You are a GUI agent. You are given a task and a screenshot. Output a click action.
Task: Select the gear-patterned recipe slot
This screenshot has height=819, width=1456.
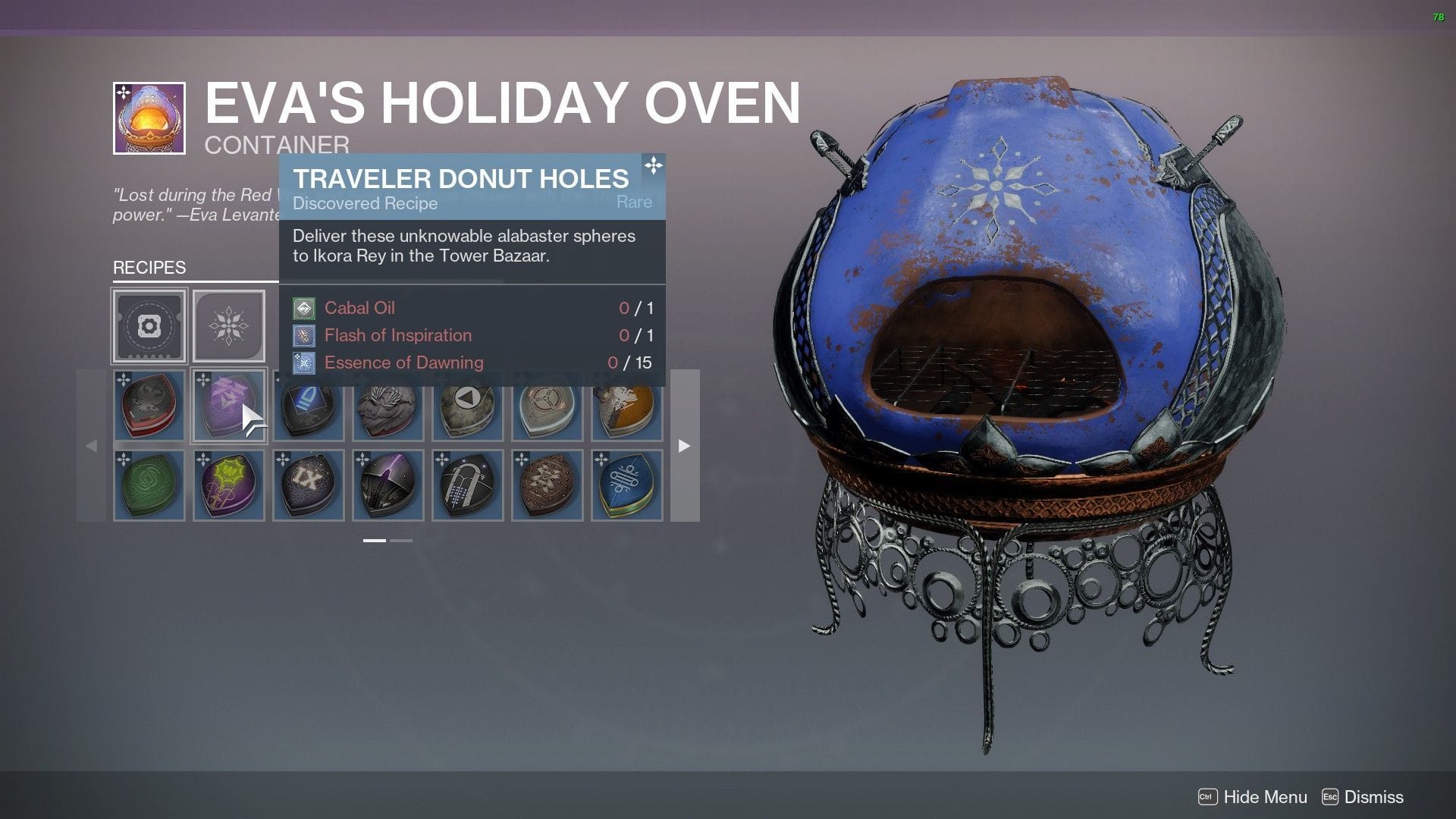(149, 326)
